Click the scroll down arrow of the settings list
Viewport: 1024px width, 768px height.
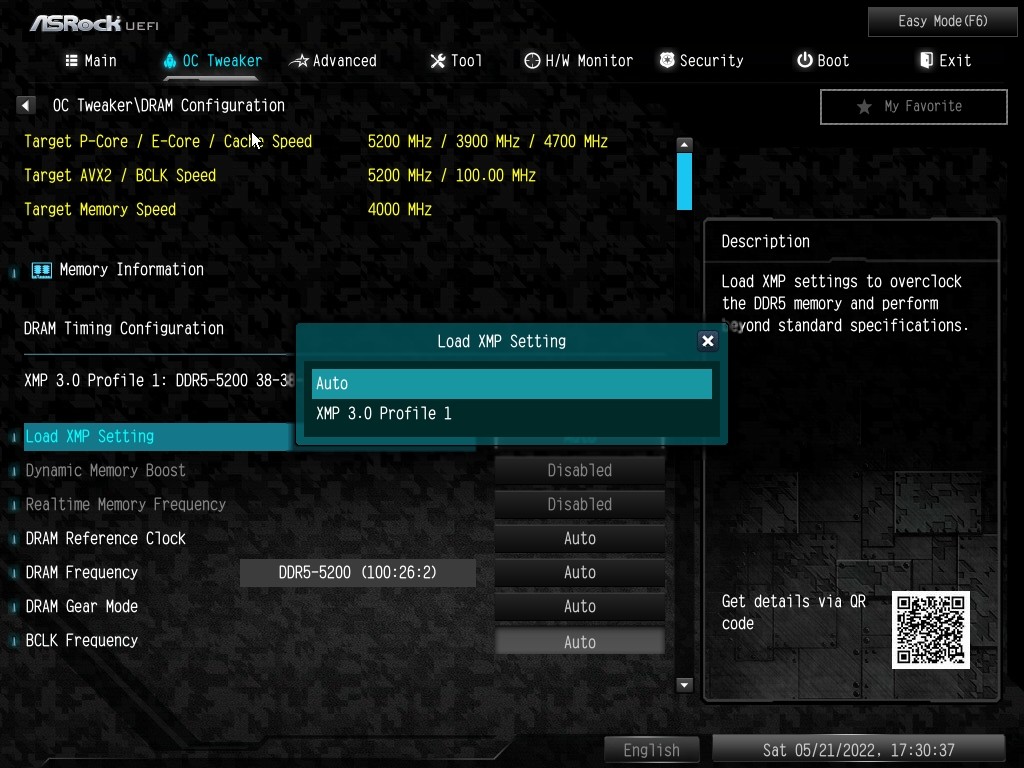[x=685, y=685]
